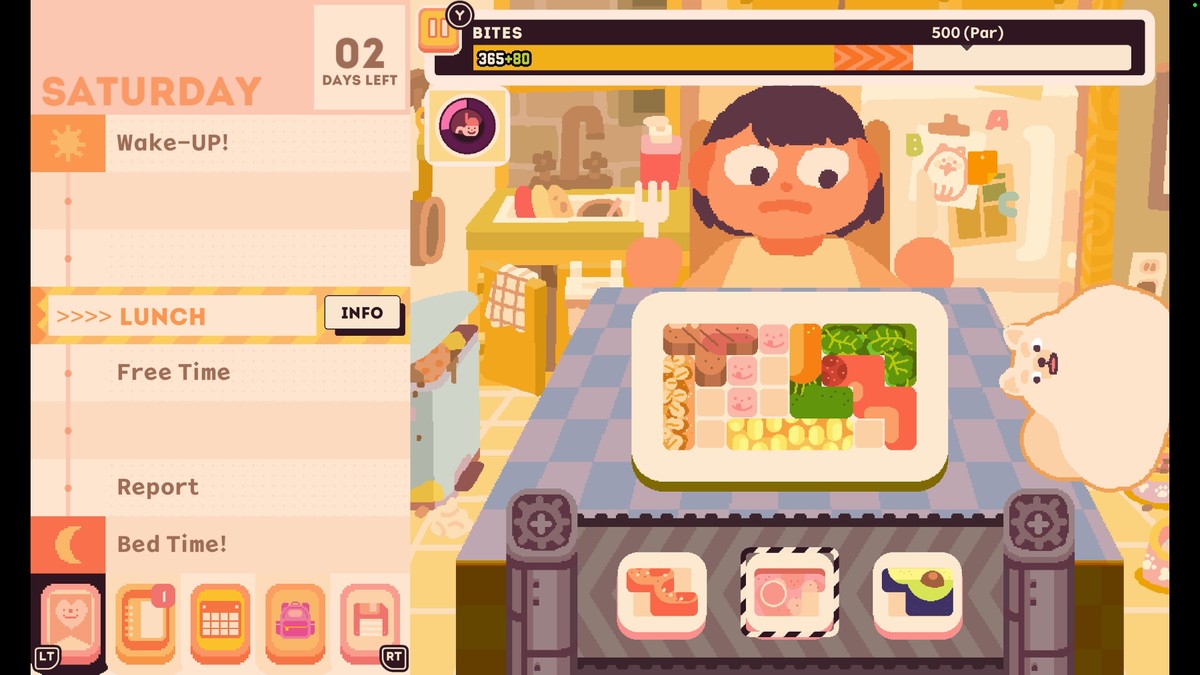The image size is (1200, 675).
Task: Open the notebook tab with notification
Action: click(x=145, y=623)
